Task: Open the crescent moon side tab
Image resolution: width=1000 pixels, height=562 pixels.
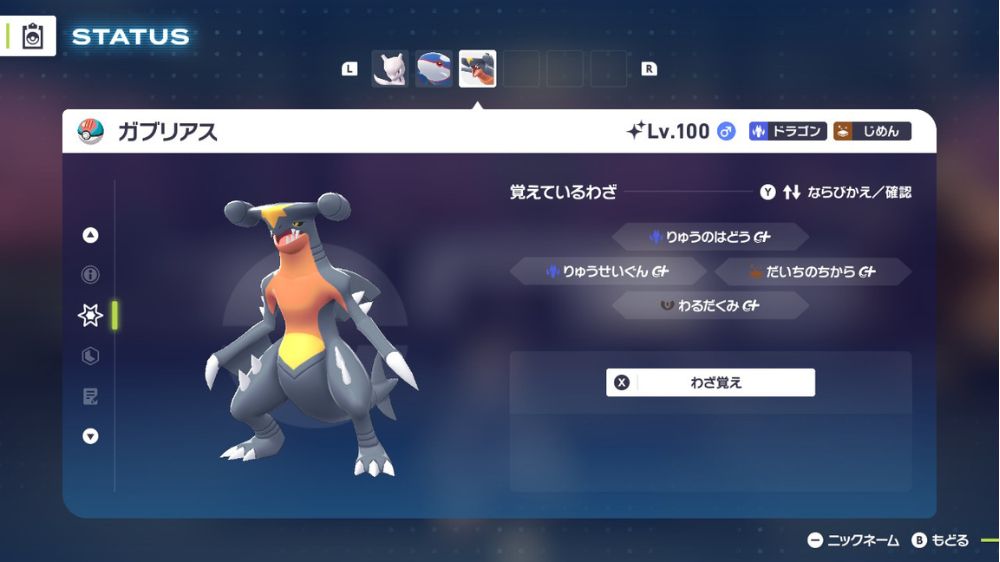Action: click(x=90, y=356)
